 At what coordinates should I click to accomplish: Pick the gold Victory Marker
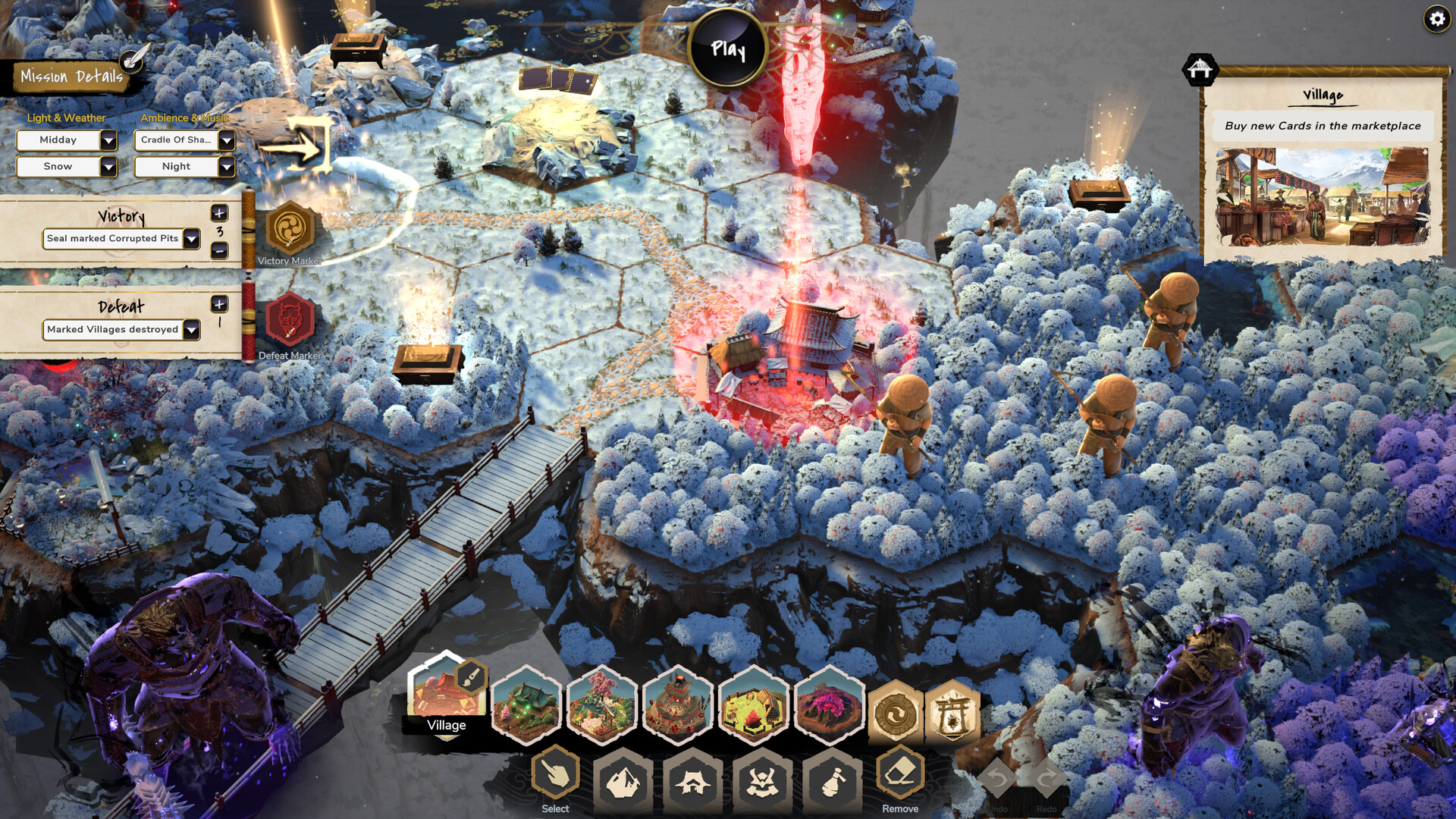290,228
